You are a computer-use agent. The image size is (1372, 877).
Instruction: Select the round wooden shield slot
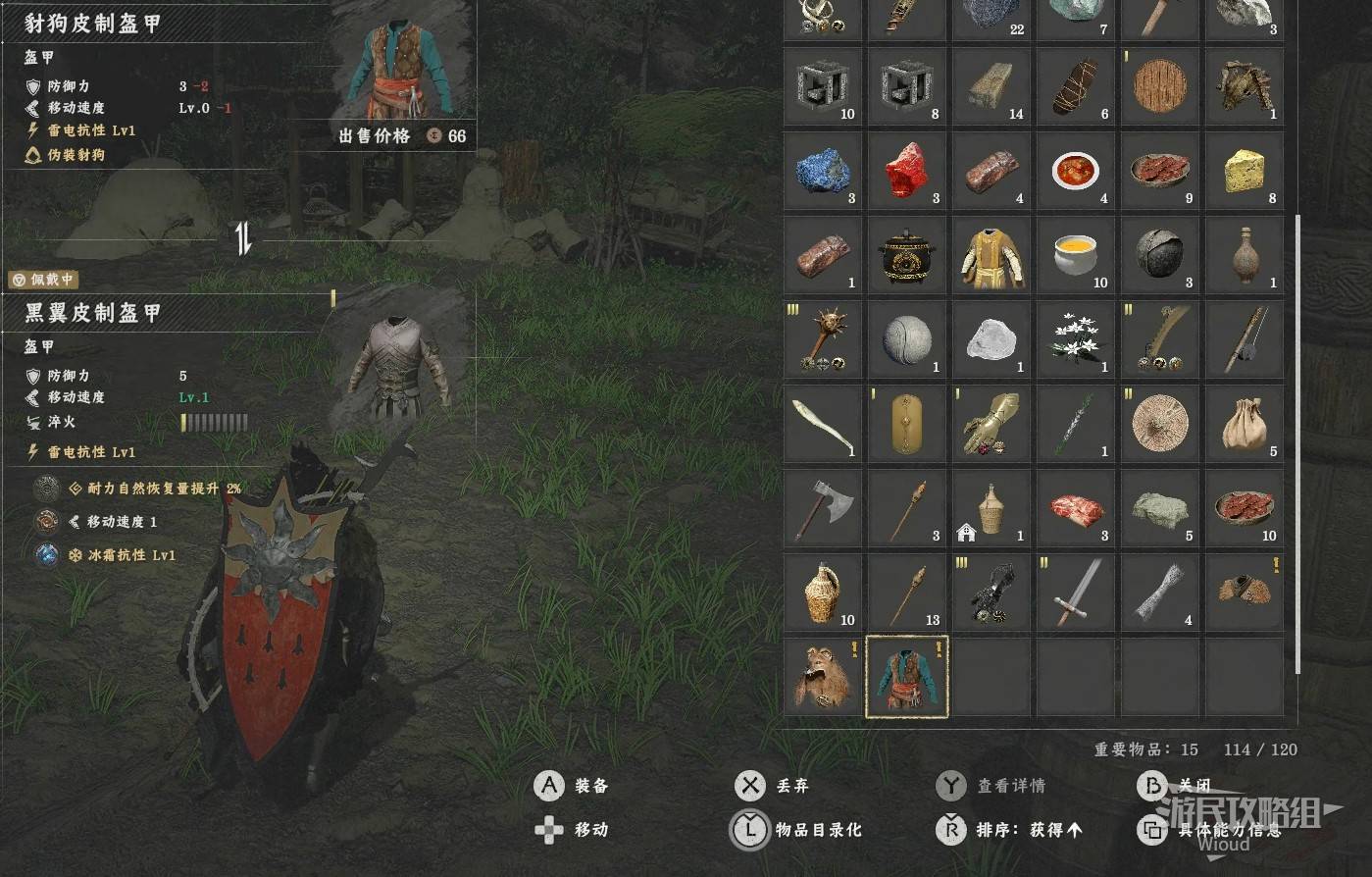(x=1160, y=86)
